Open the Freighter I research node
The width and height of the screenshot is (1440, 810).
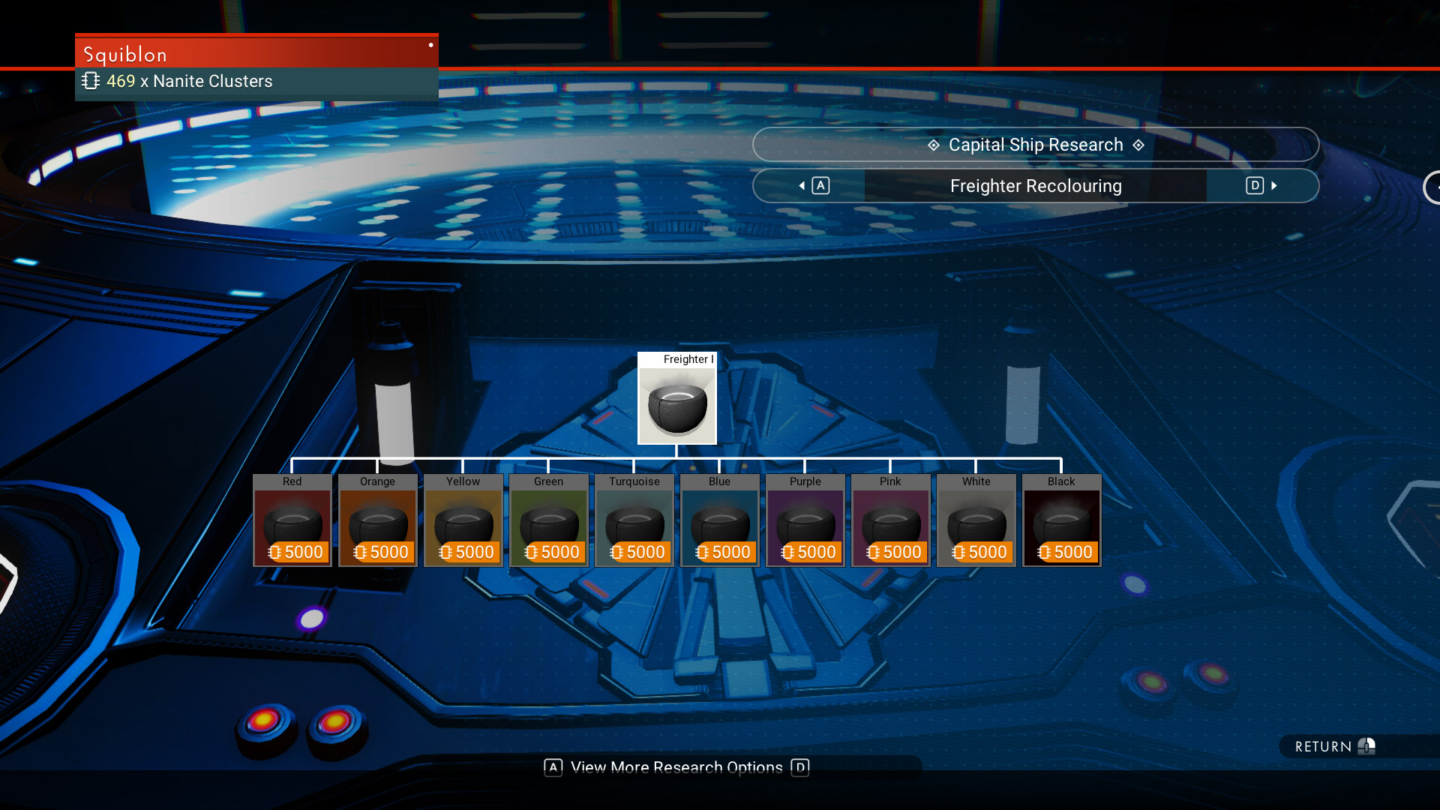click(677, 400)
